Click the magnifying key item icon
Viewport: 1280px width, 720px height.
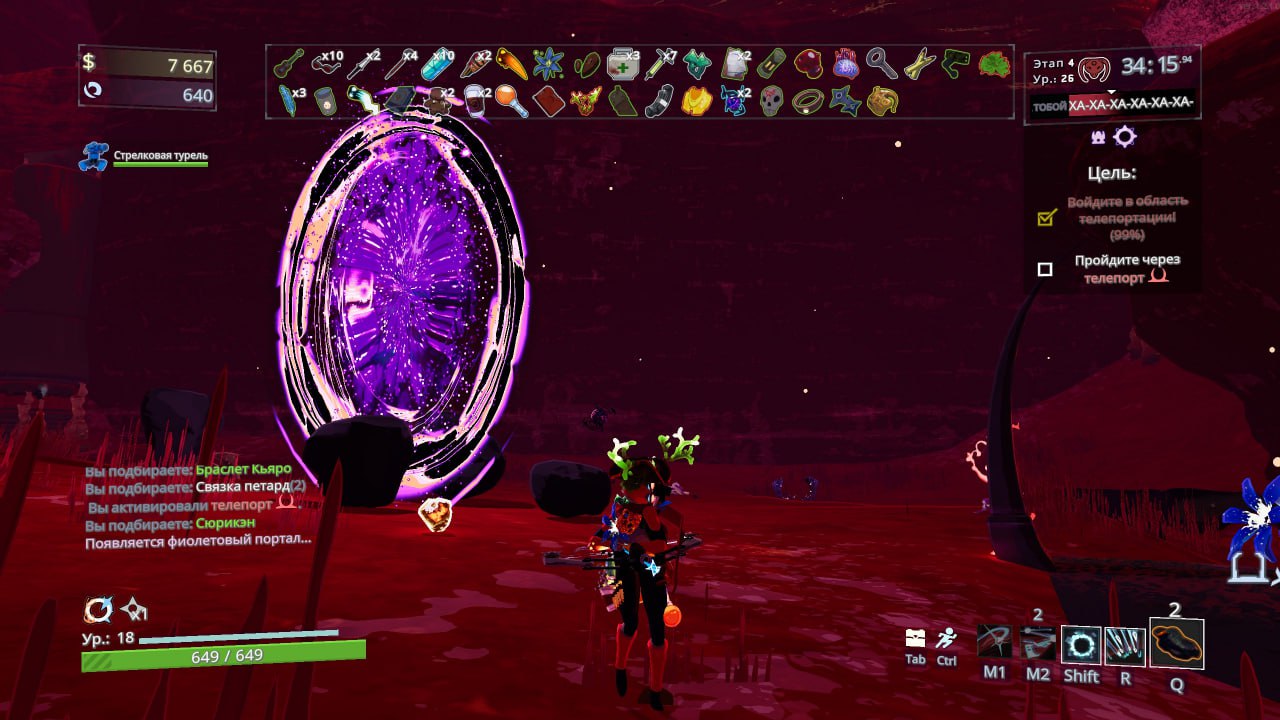click(x=880, y=64)
